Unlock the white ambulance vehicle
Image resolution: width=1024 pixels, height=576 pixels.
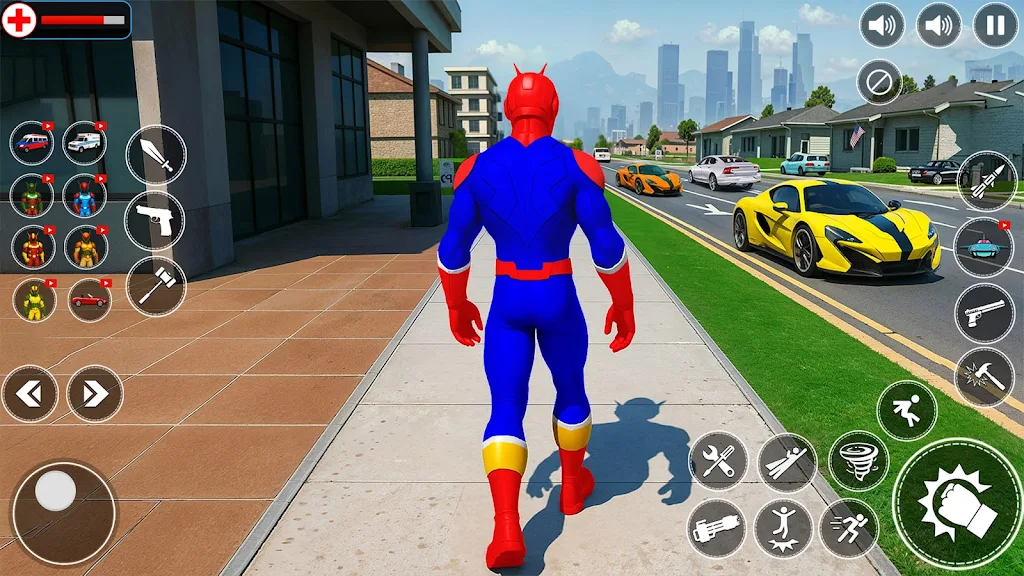pyautogui.click(x=86, y=143)
